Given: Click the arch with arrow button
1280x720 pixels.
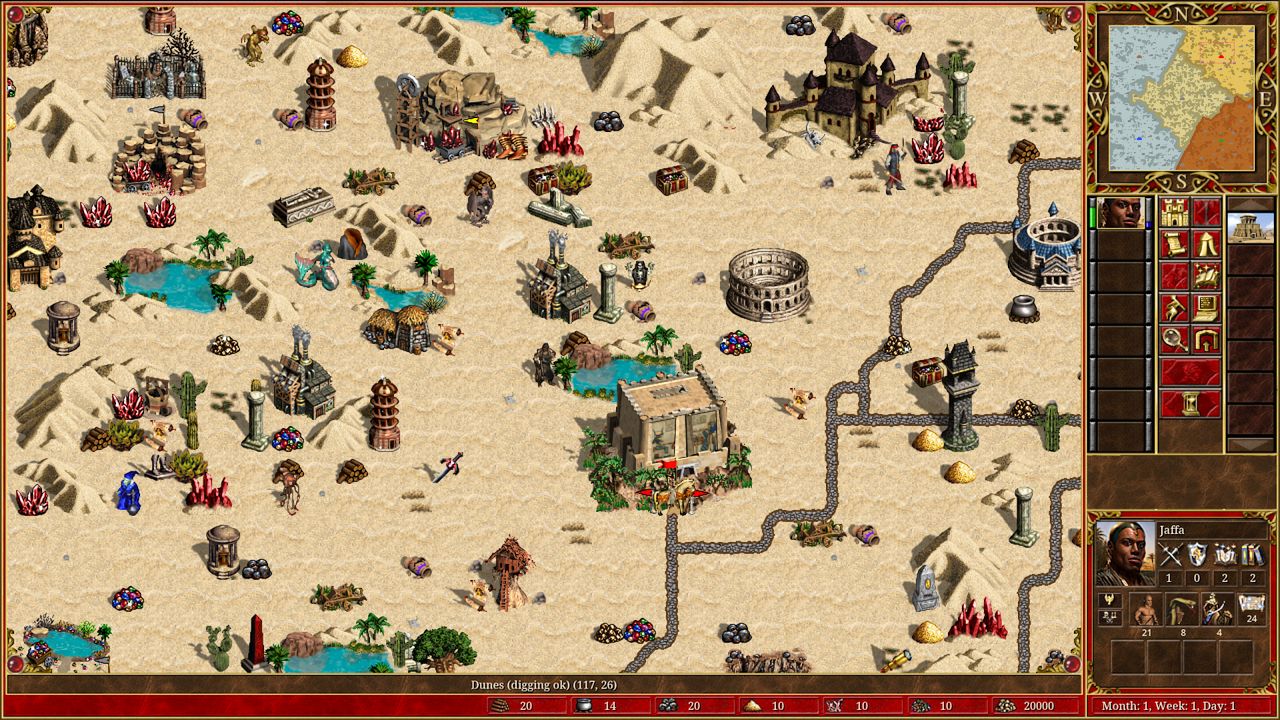Looking at the screenshot, I should pos(1206,340).
